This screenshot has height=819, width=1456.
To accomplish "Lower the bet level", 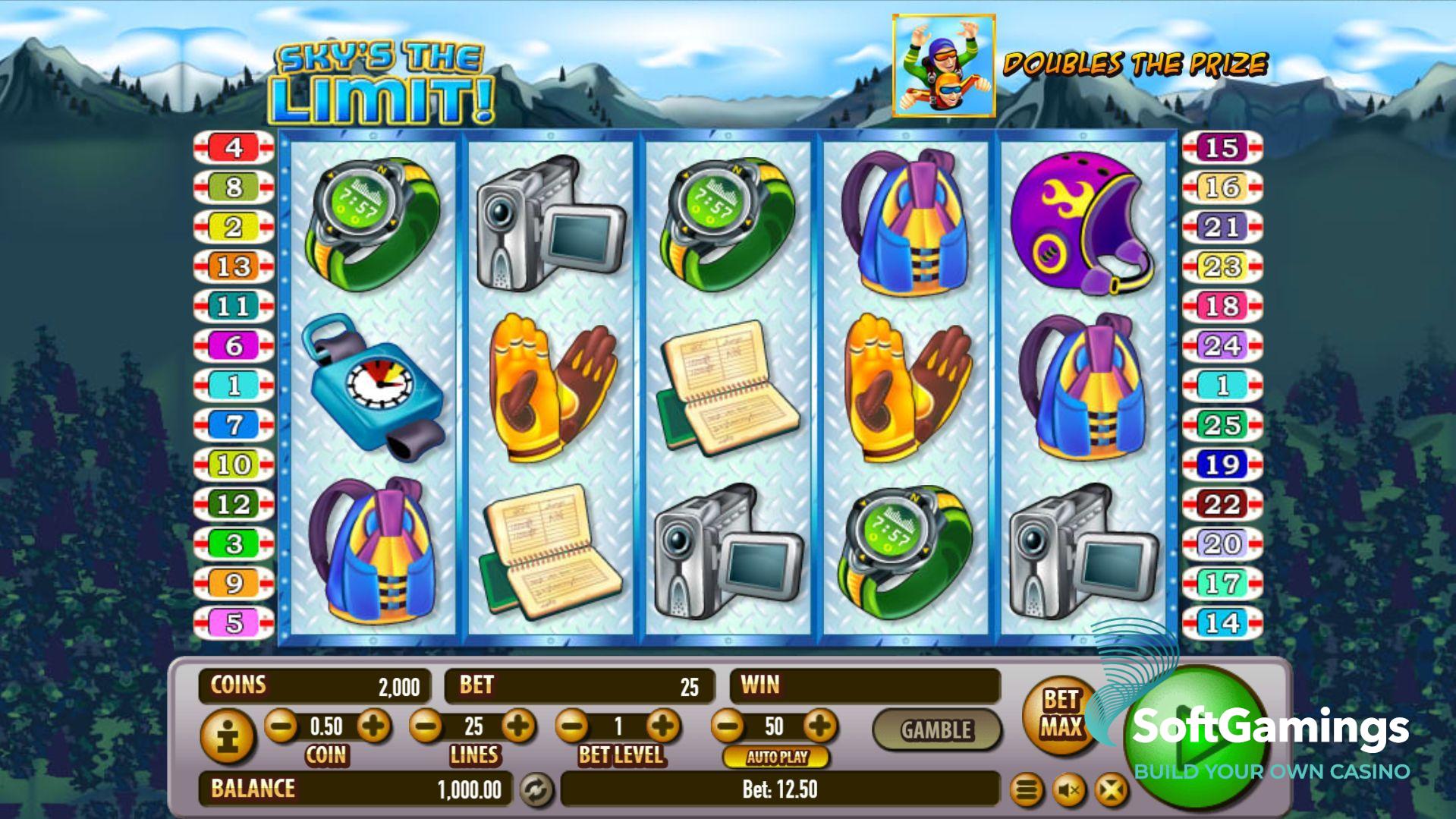I will coord(572,726).
